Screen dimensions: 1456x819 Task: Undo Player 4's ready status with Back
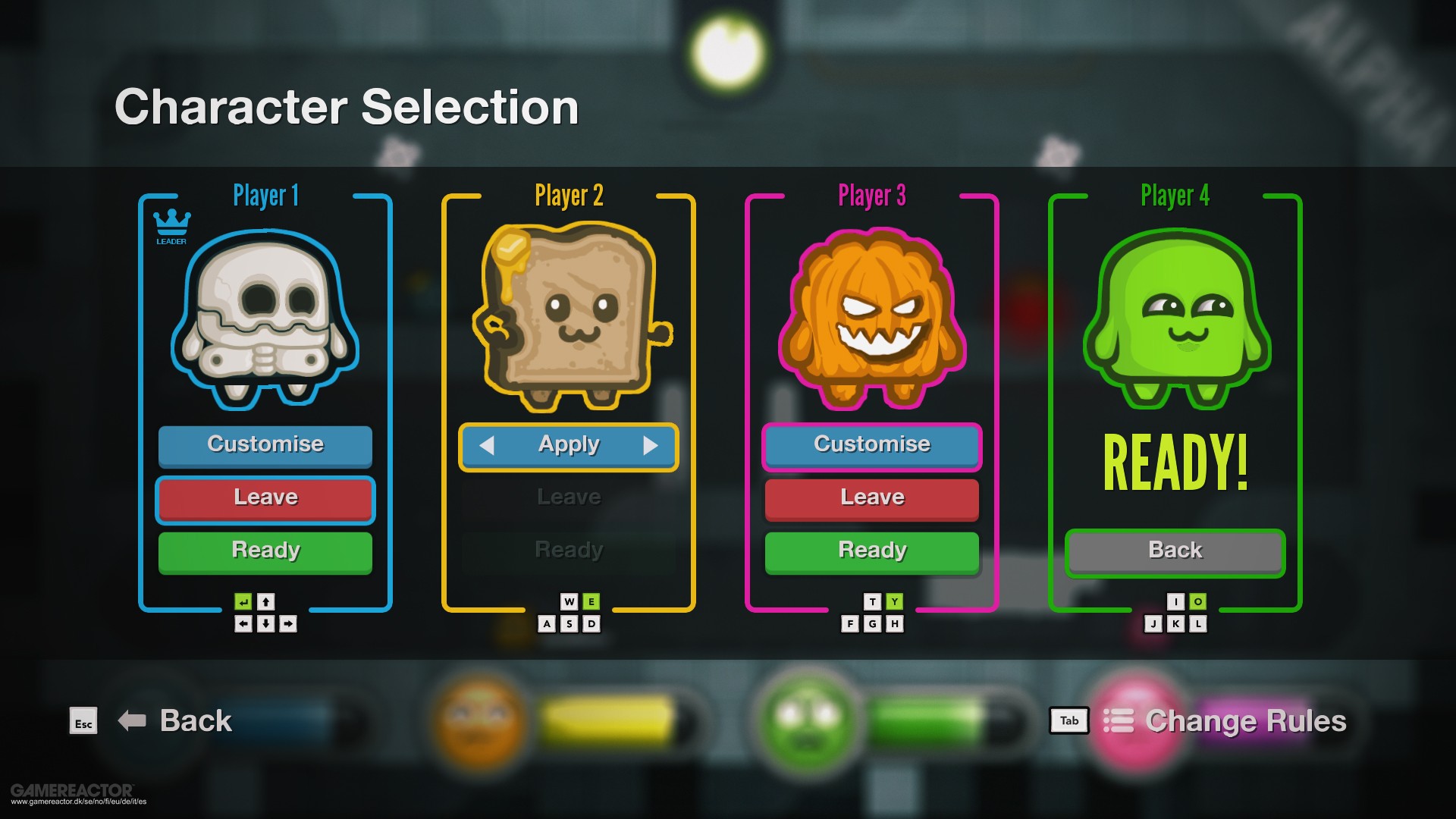pyautogui.click(x=1175, y=551)
